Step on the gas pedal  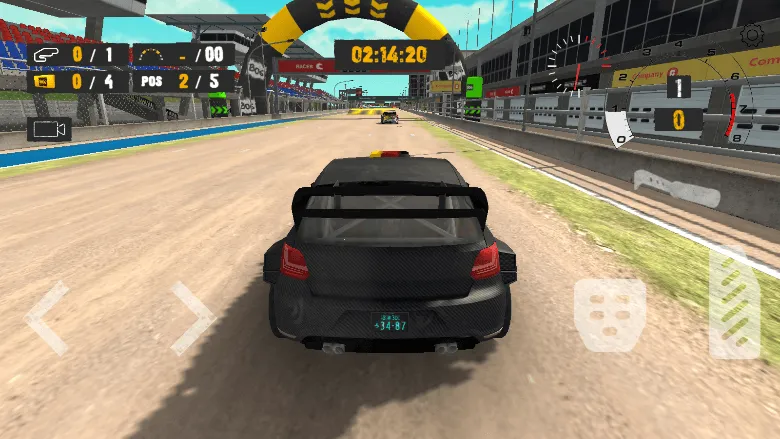733,300
